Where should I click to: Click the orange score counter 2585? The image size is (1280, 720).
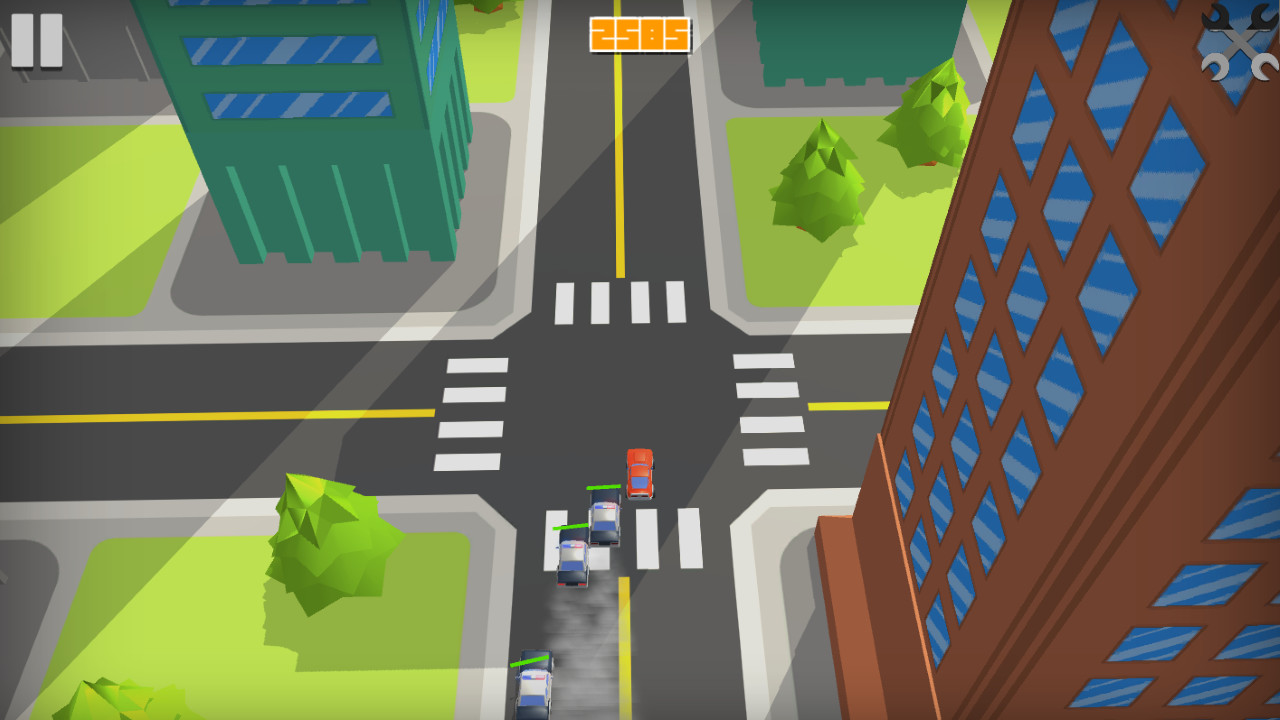(639, 32)
